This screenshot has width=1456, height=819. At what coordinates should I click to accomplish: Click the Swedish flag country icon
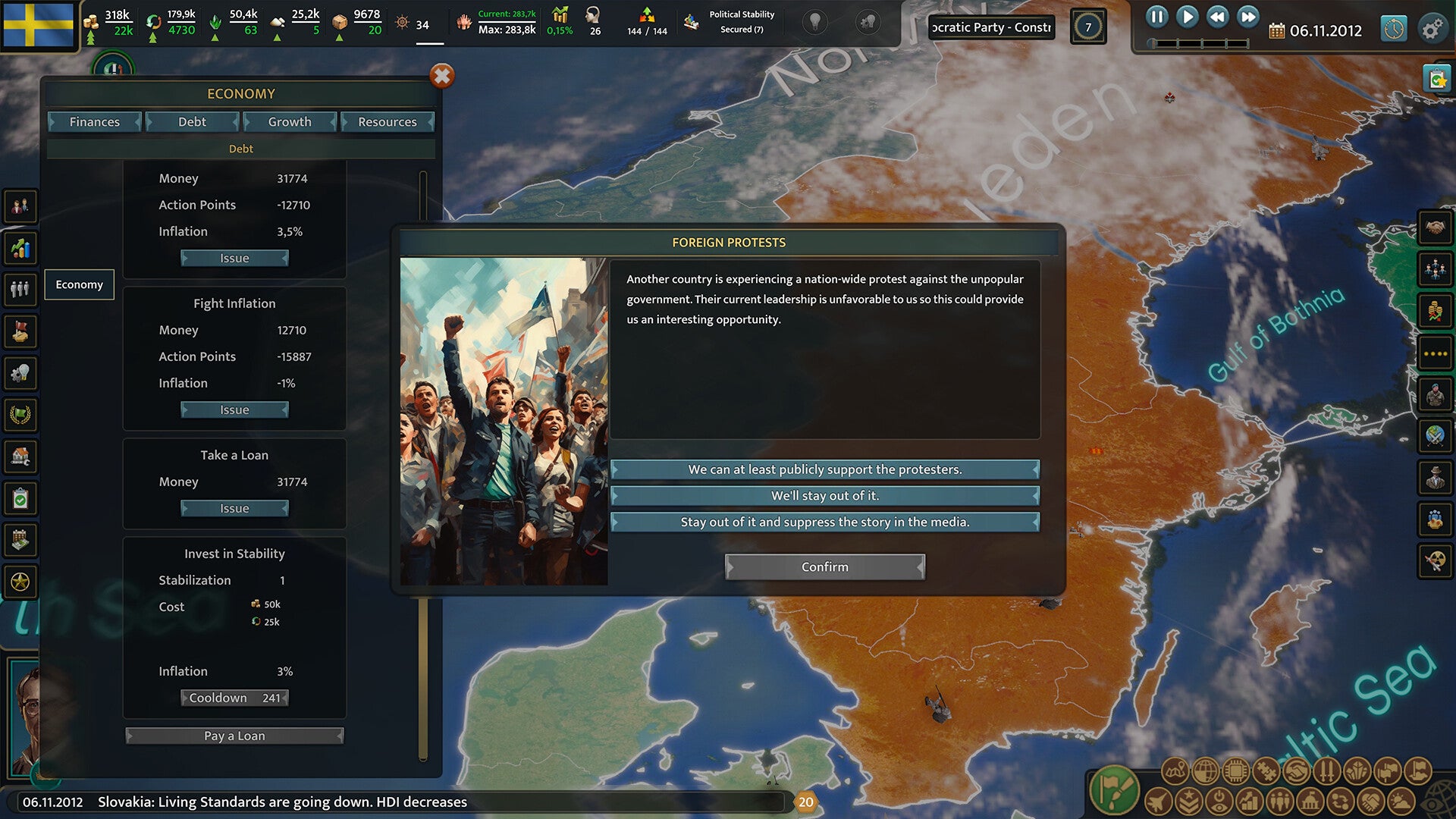coord(39,25)
